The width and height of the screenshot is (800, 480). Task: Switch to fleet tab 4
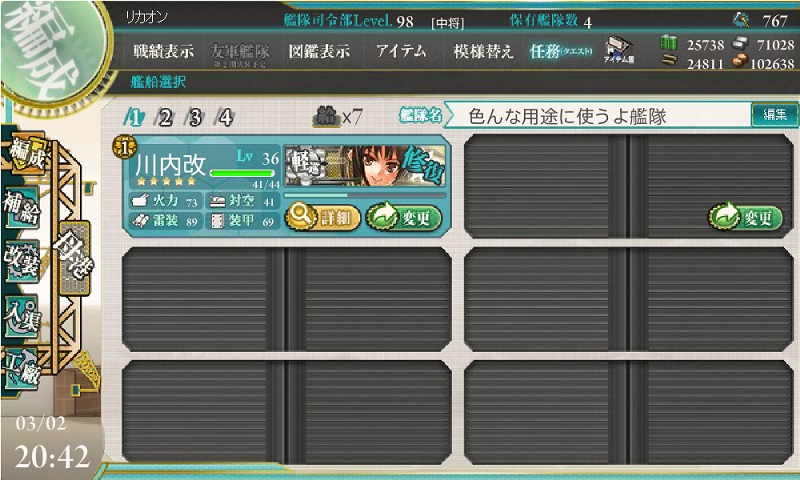coord(225,118)
